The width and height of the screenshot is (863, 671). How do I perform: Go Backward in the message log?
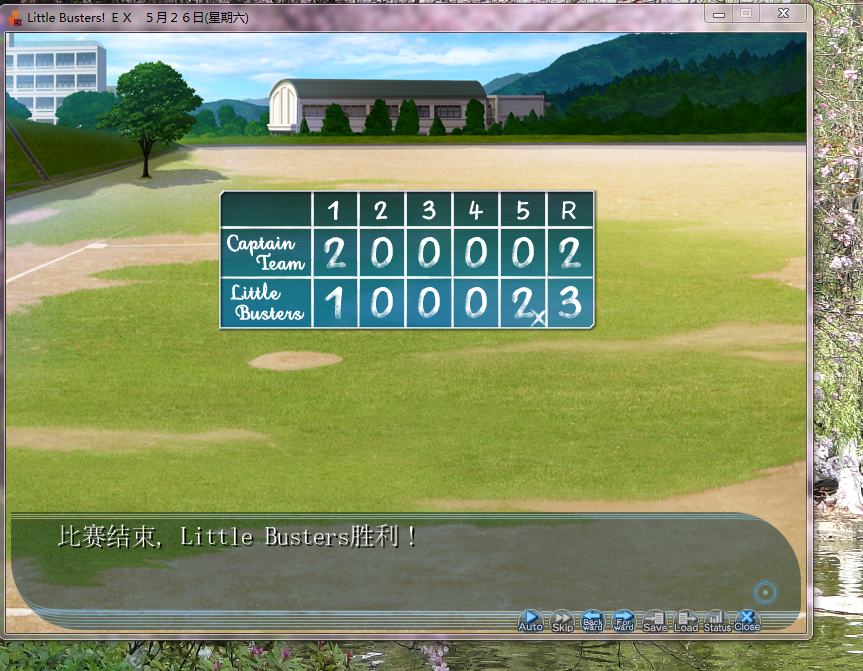tap(593, 621)
